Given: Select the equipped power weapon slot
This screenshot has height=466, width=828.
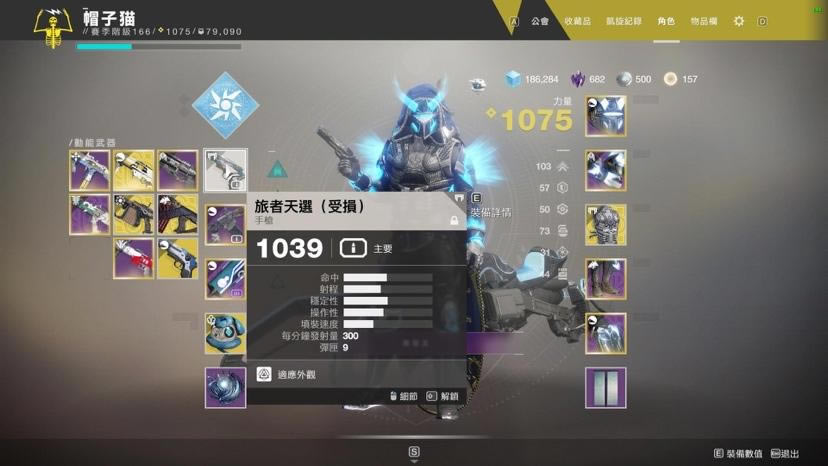Looking at the screenshot, I should tap(225, 279).
